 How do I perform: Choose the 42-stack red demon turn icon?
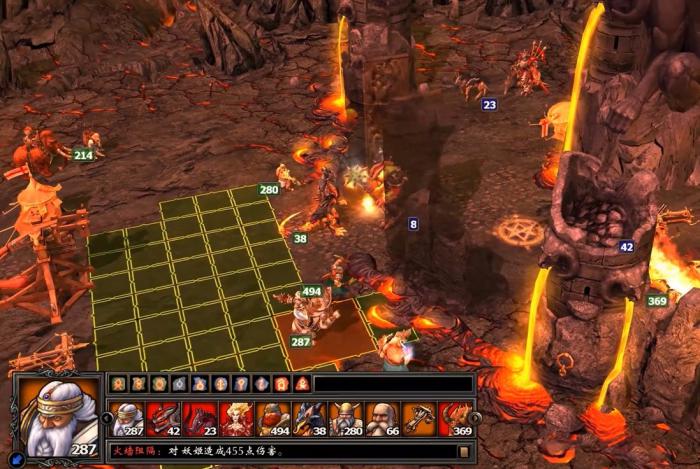point(163,418)
